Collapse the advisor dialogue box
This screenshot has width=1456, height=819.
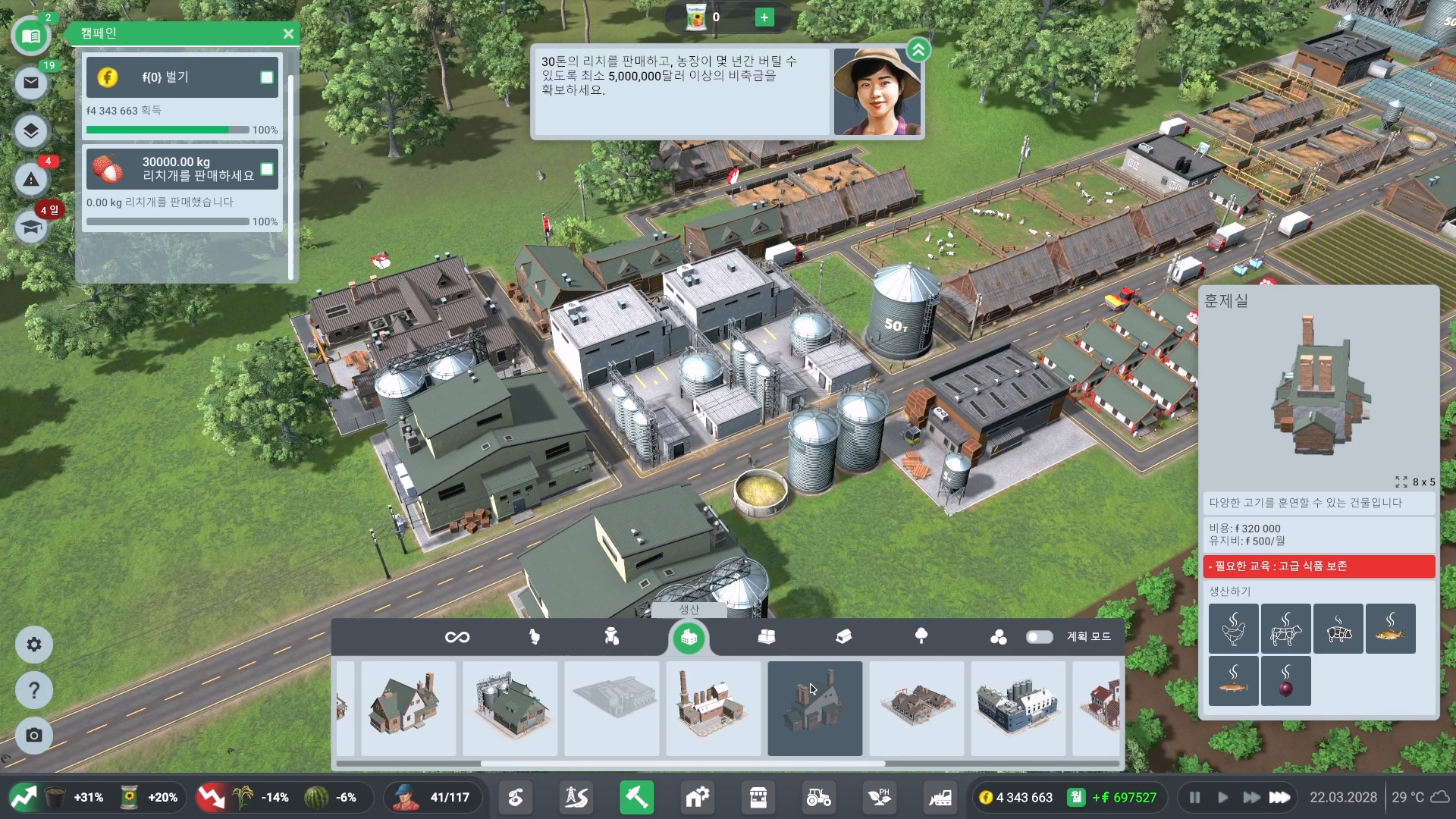click(x=918, y=51)
